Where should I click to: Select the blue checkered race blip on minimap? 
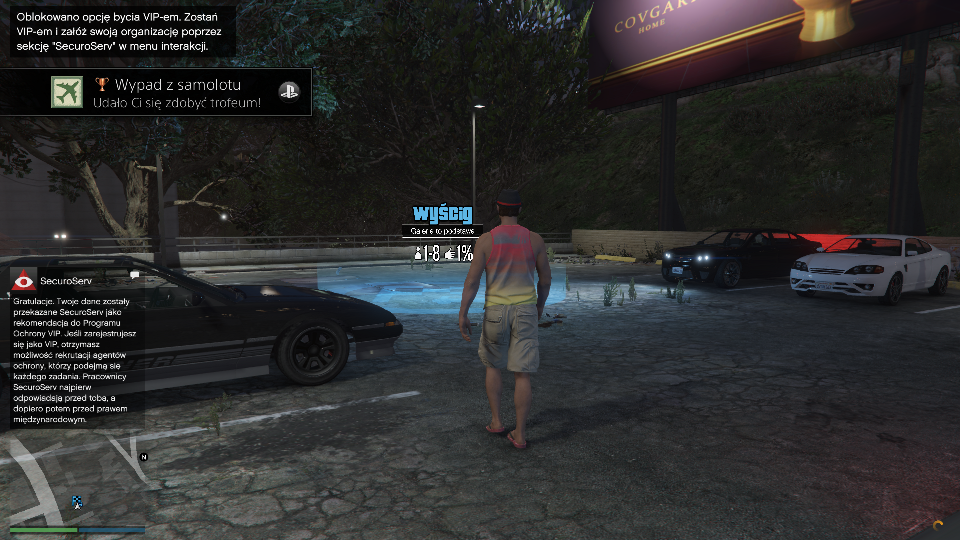pyautogui.click(x=77, y=501)
